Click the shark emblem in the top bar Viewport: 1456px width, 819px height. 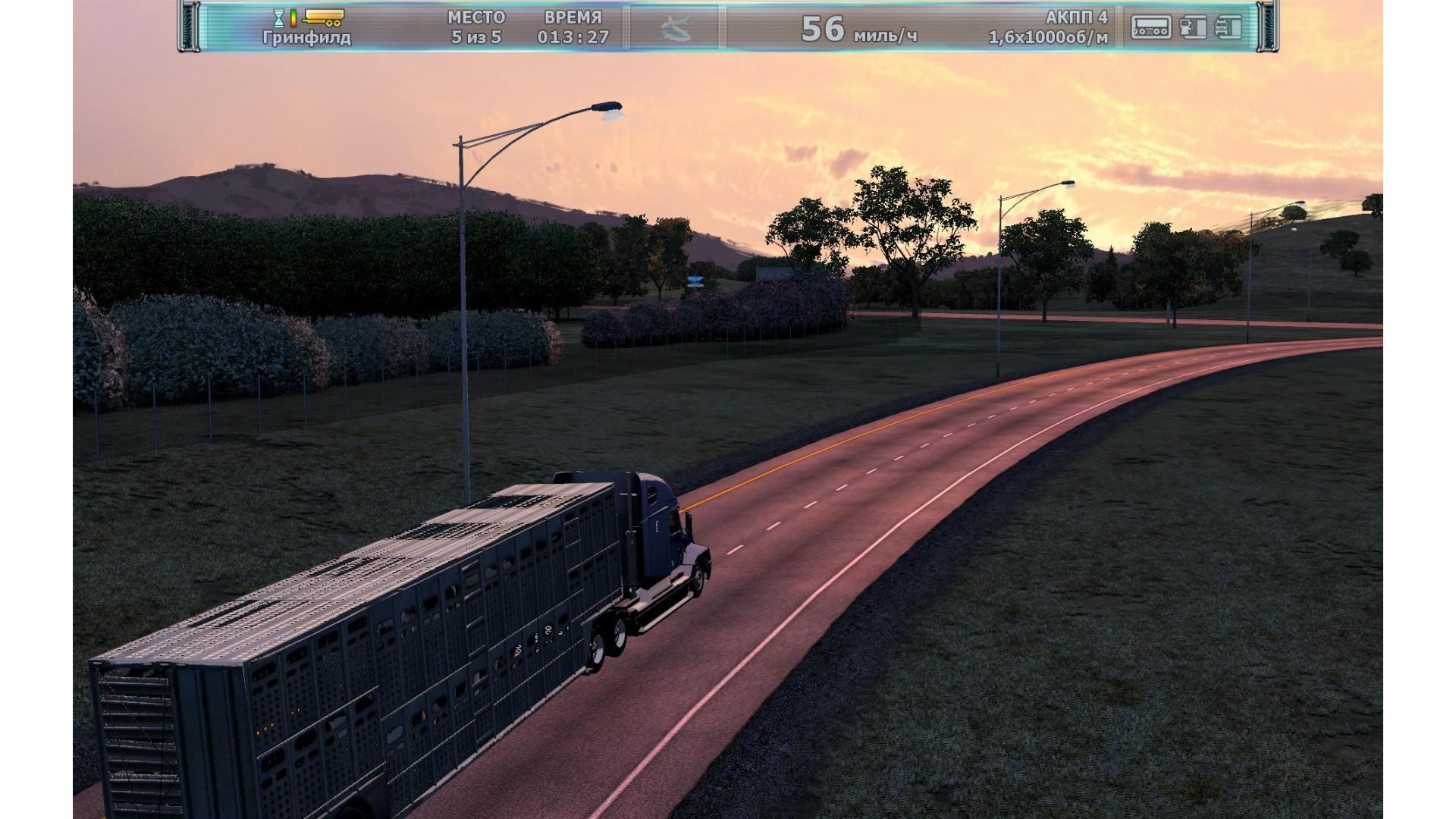[x=675, y=28]
